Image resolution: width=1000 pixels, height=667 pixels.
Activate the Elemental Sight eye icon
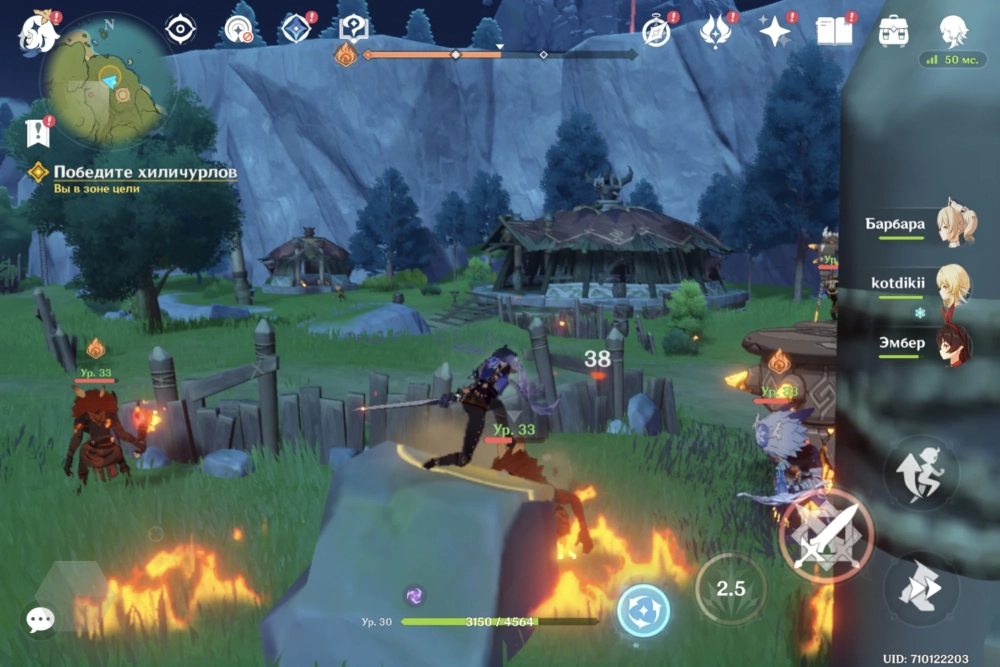[x=180, y=30]
